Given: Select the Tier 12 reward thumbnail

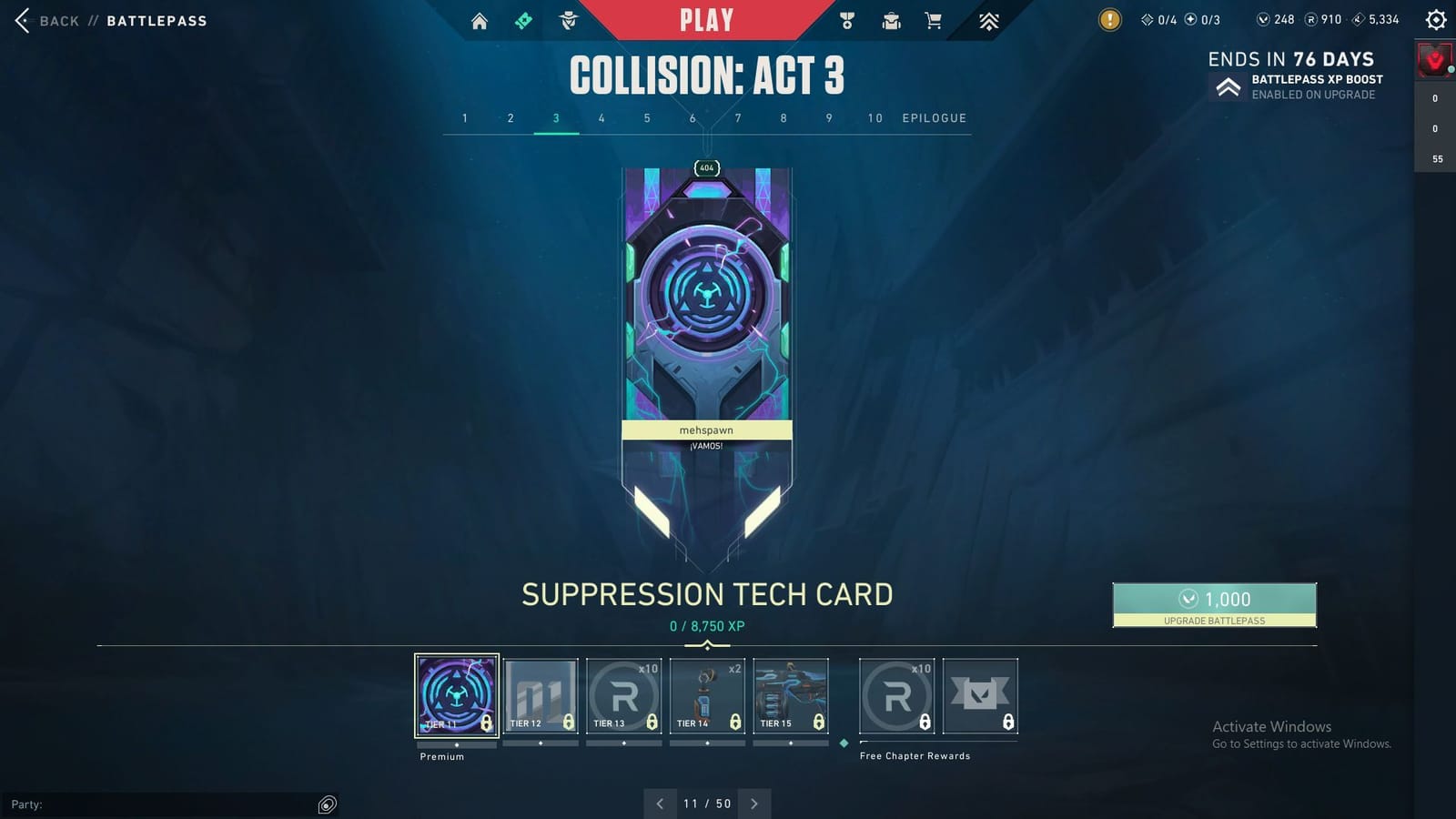Looking at the screenshot, I should pos(541,694).
